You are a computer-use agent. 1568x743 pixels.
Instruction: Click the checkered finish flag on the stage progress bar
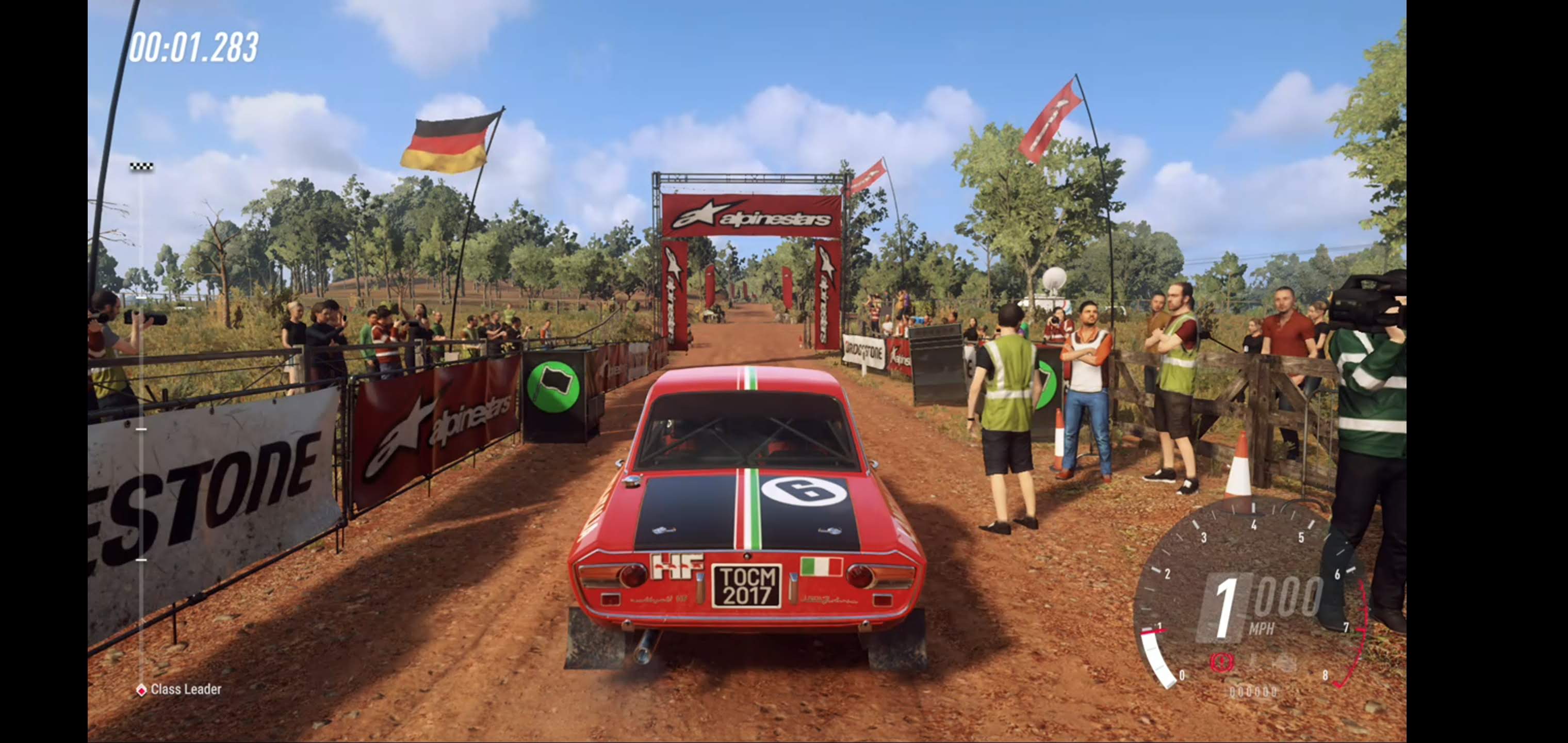point(141,166)
